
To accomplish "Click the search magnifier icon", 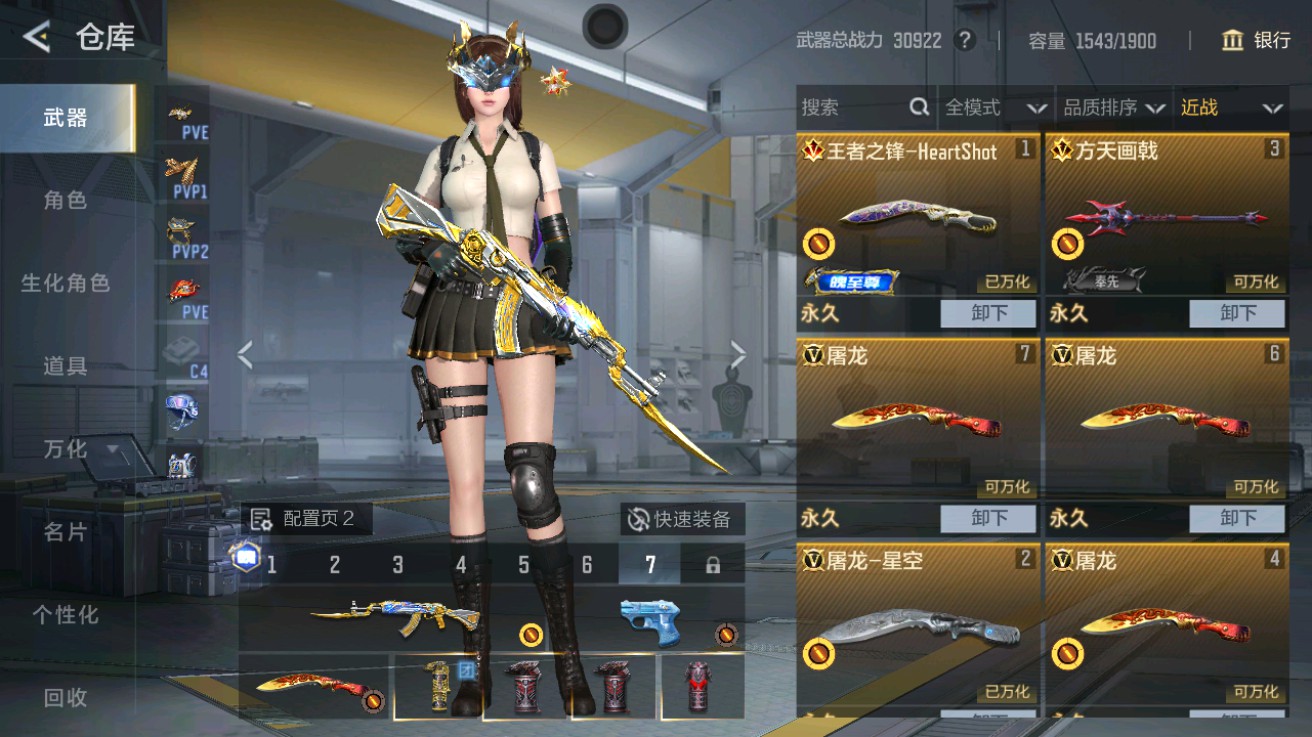I will pos(918,106).
